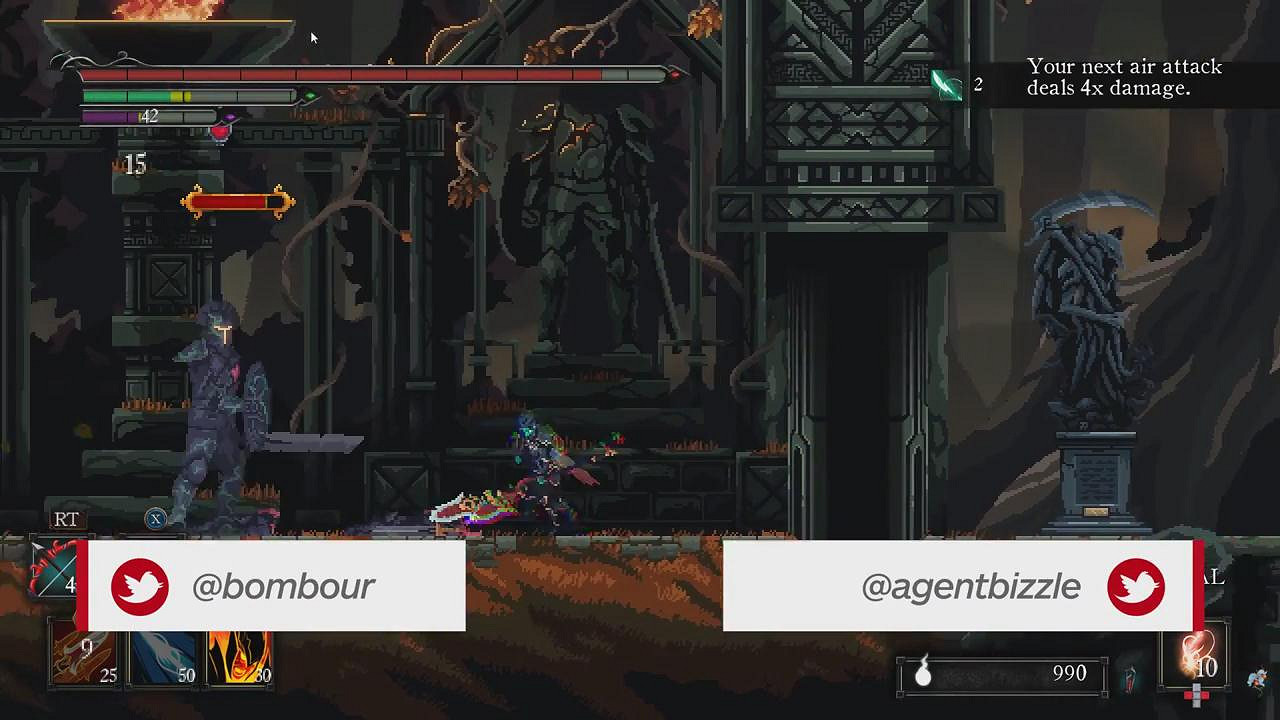Open the @bombour Twitter handle banner
Screen dimensions: 1280x720
click(283, 586)
